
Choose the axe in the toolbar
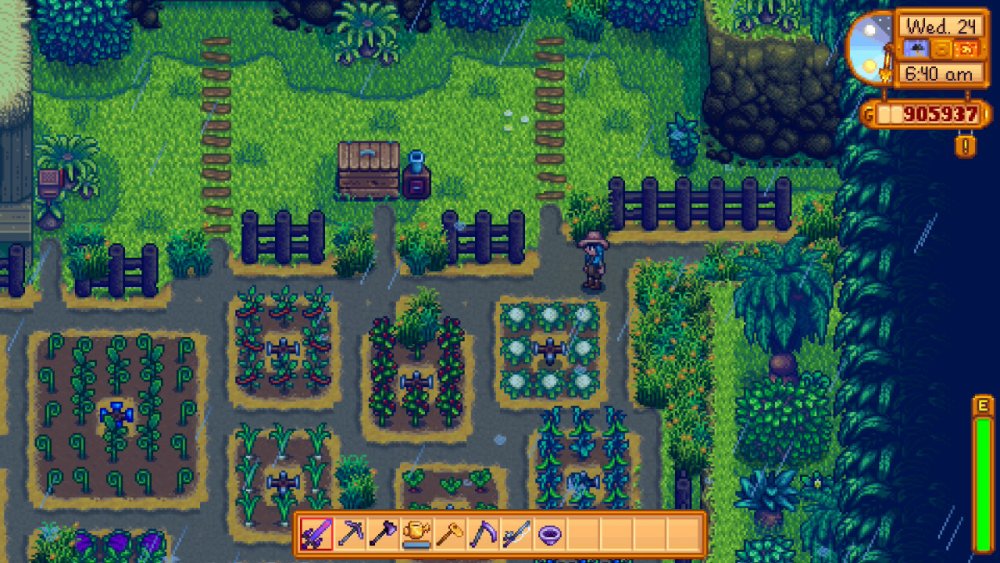(383, 534)
